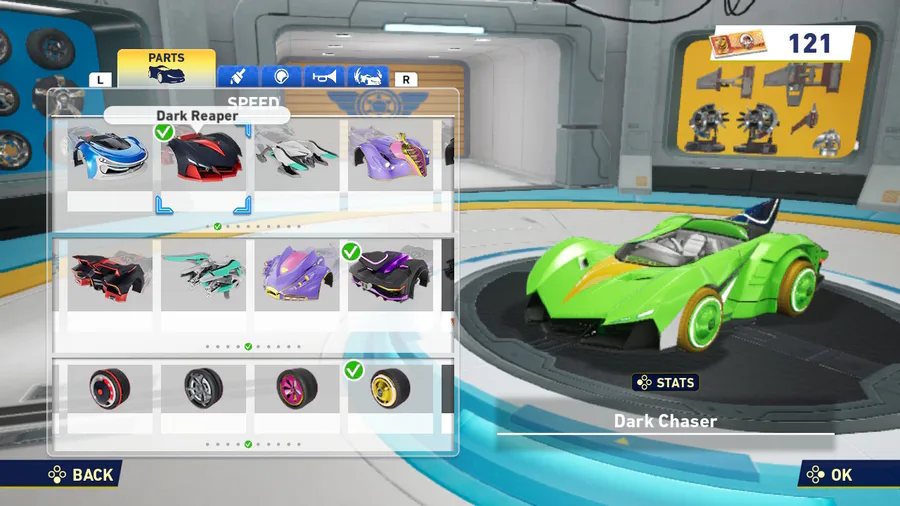Pick the teal and white rear part
The width and height of the screenshot is (900, 506).
click(x=202, y=276)
